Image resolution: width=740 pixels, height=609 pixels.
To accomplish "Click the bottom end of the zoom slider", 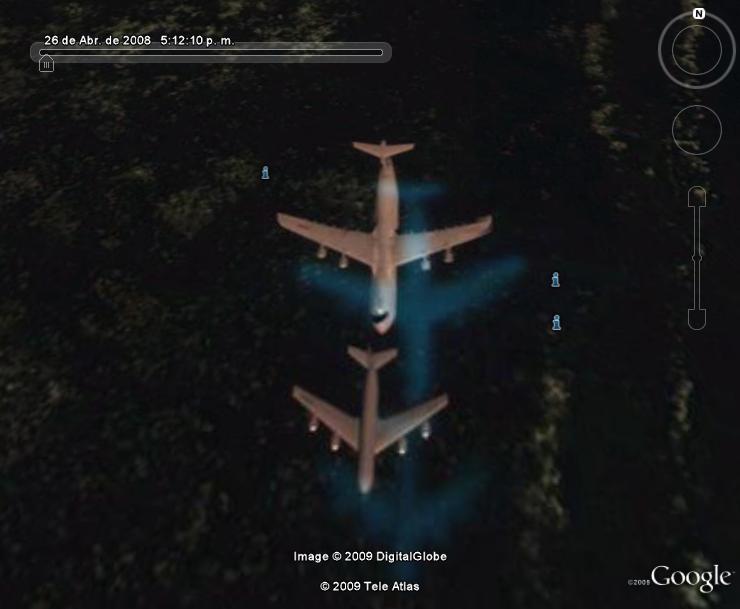I will 697,319.
